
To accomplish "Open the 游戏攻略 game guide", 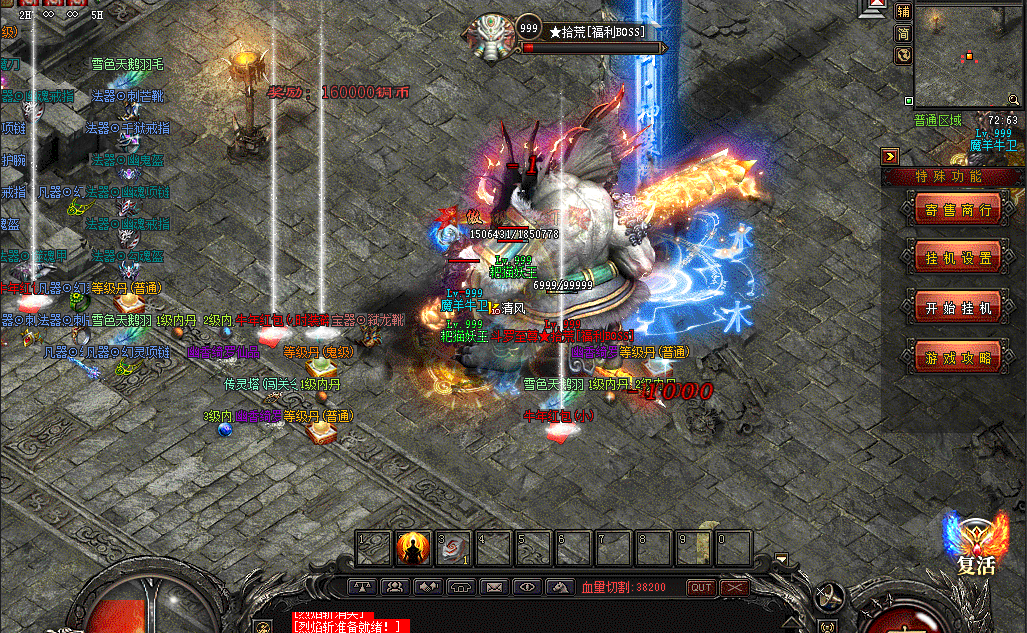I will coord(958,358).
